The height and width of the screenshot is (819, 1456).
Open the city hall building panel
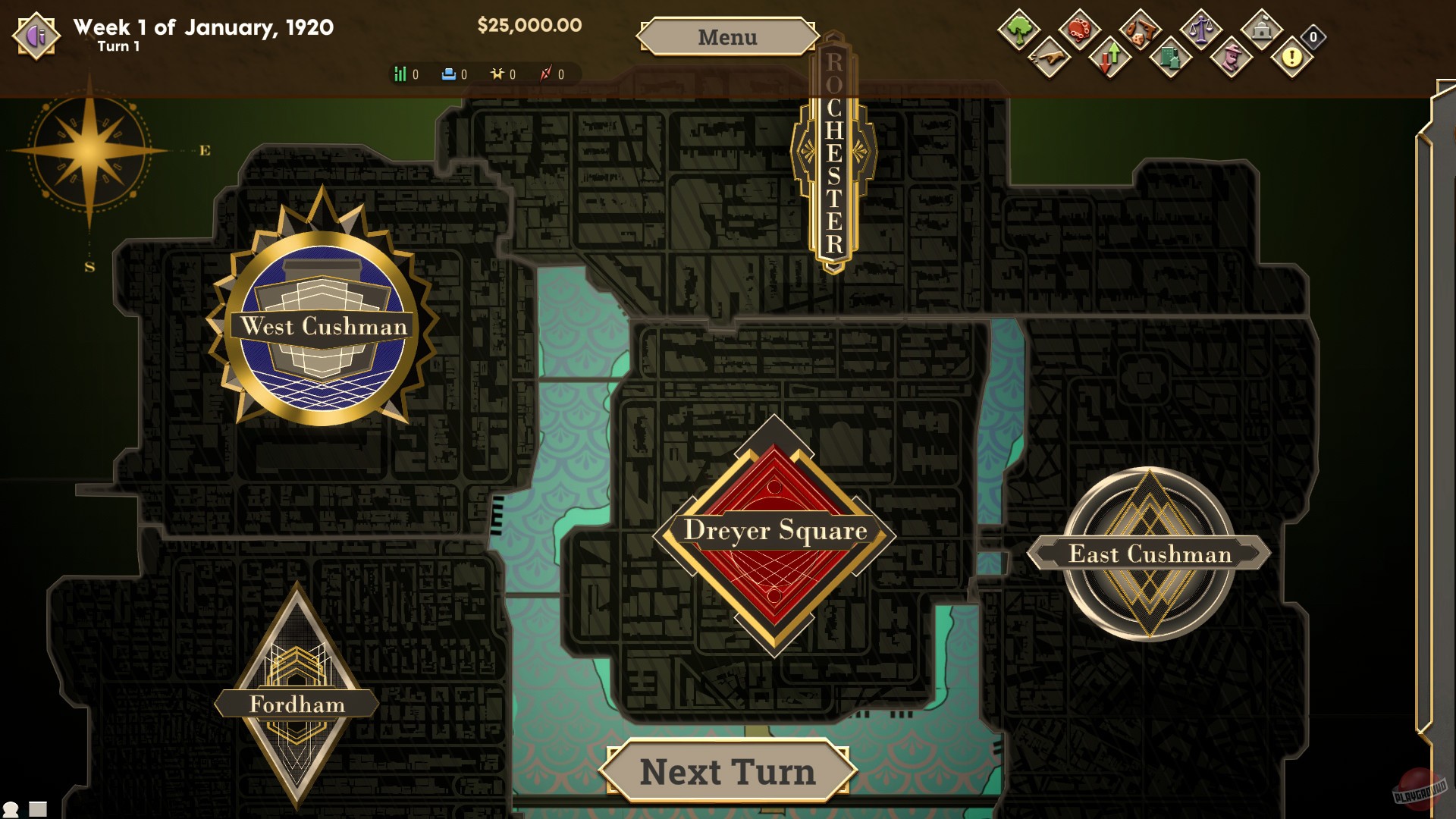(1262, 30)
